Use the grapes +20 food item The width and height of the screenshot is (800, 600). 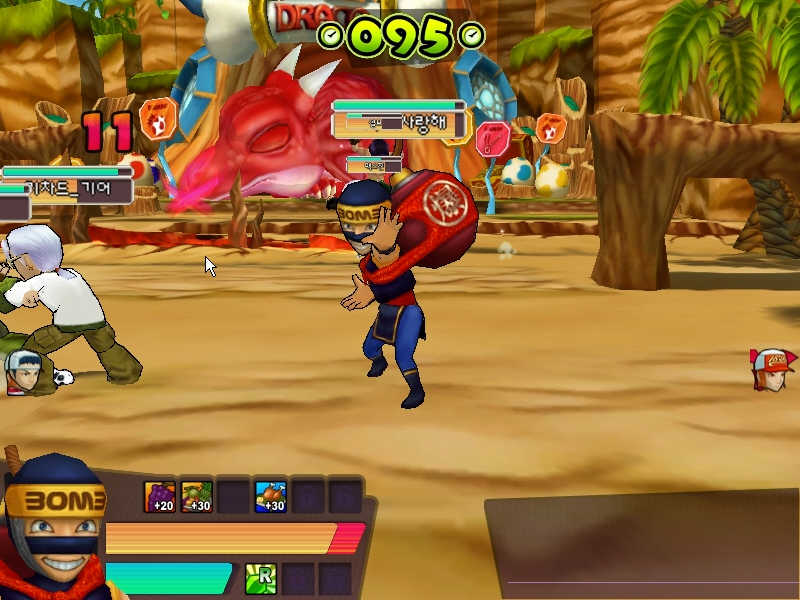[160, 496]
